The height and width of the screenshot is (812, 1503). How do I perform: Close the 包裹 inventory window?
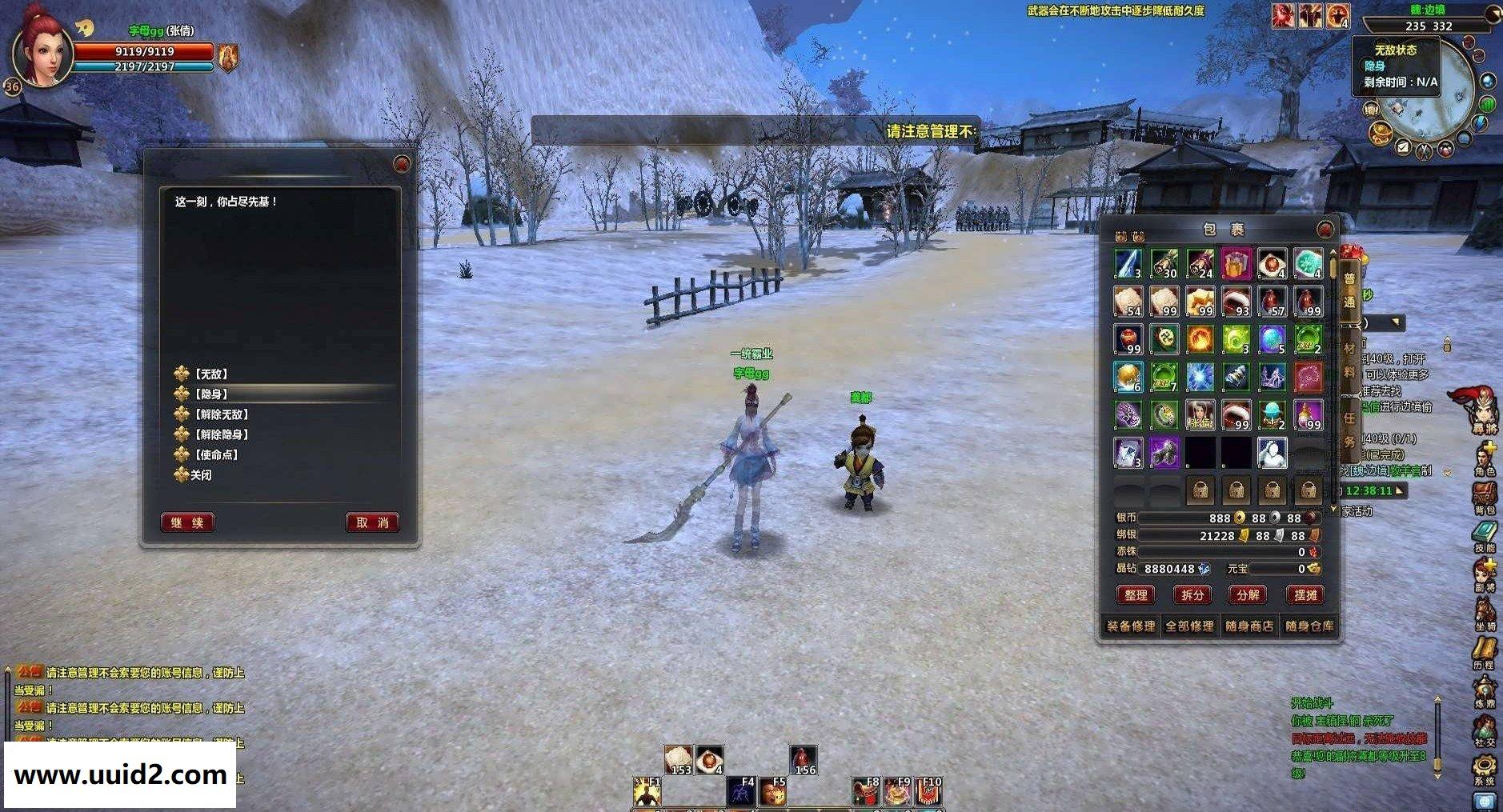1325,230
